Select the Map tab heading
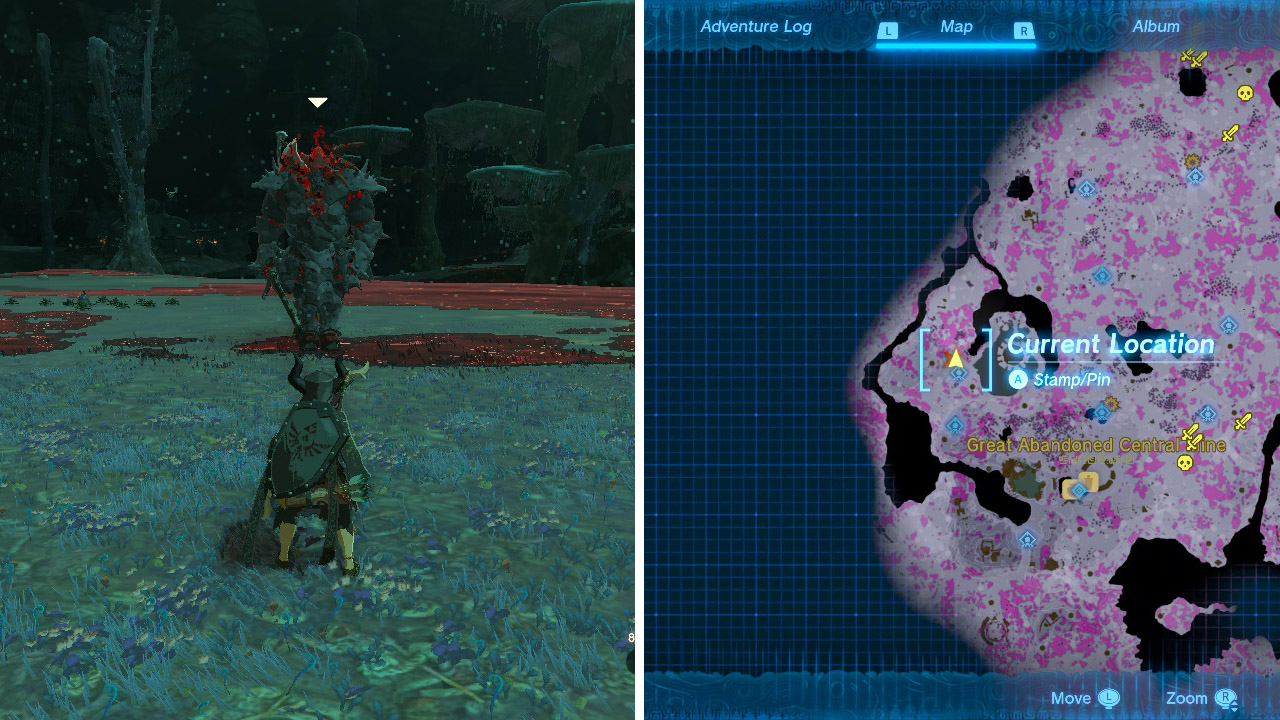Viewport: 1280px width, 720px height. click(956, 27)
